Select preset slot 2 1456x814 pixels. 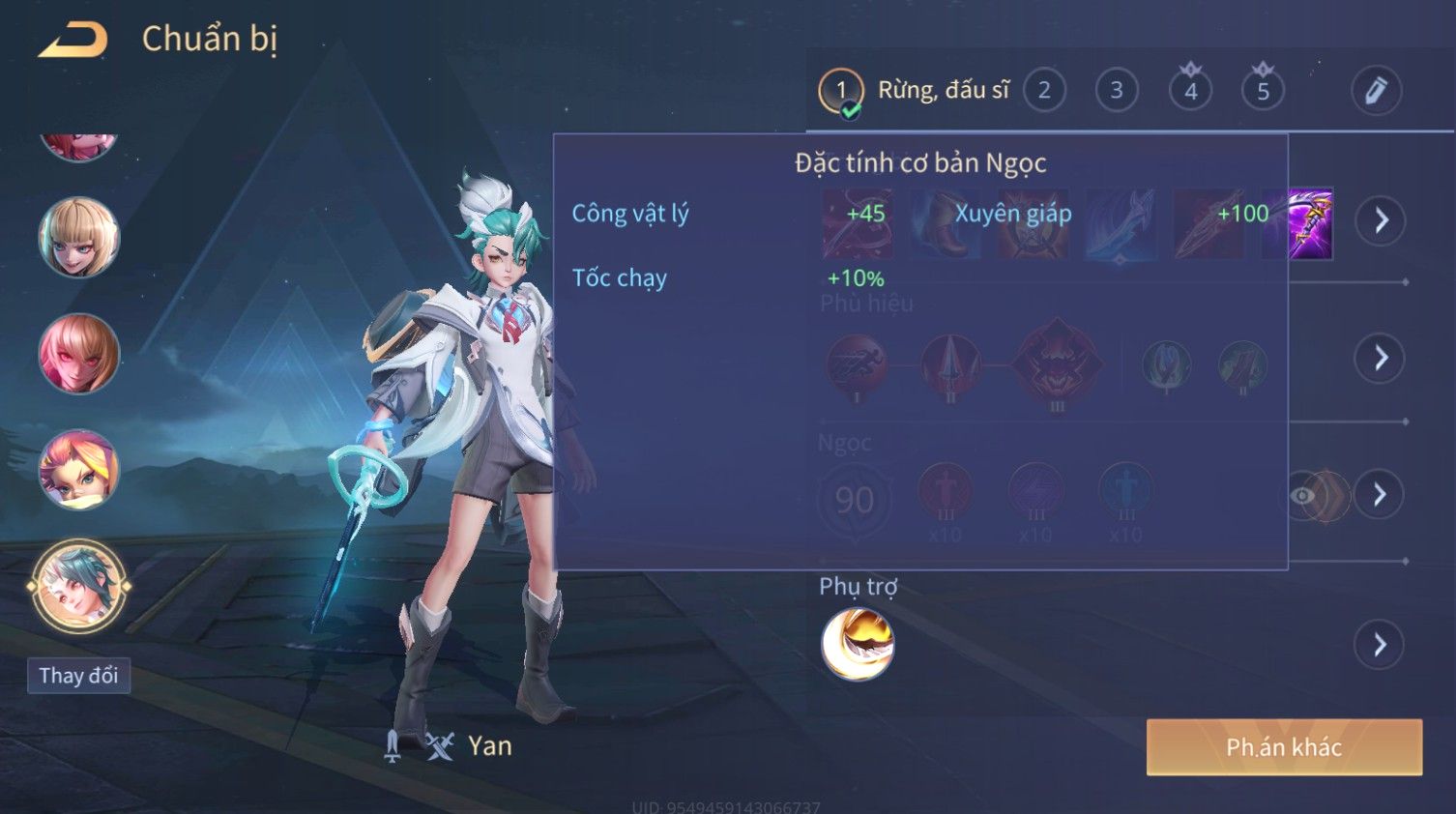click(x=1044, y=91)
